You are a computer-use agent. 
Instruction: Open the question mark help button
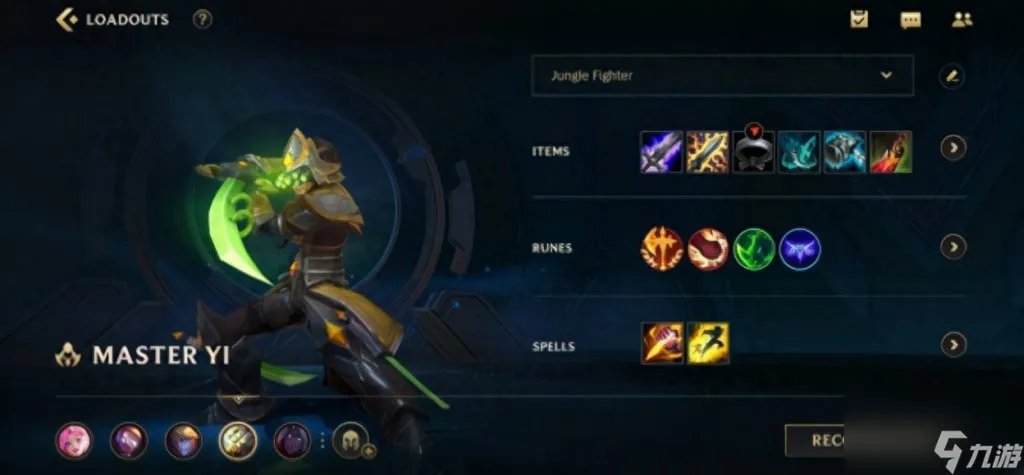(203, 19)
